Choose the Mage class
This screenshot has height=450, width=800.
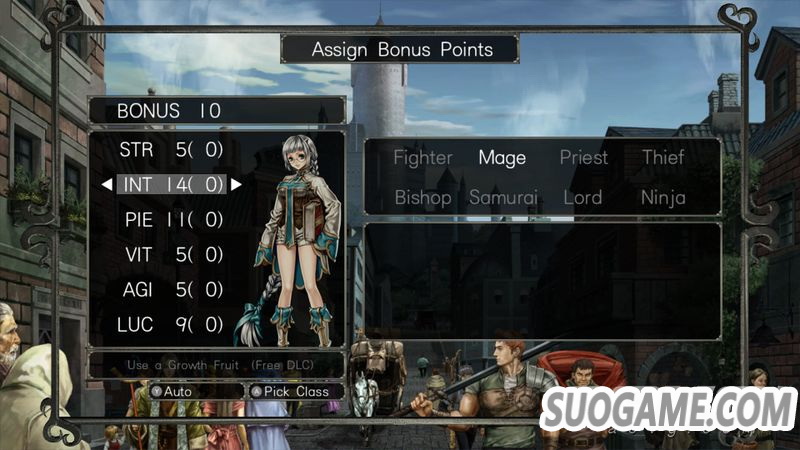pyautogui.click(x=502, y=157)
